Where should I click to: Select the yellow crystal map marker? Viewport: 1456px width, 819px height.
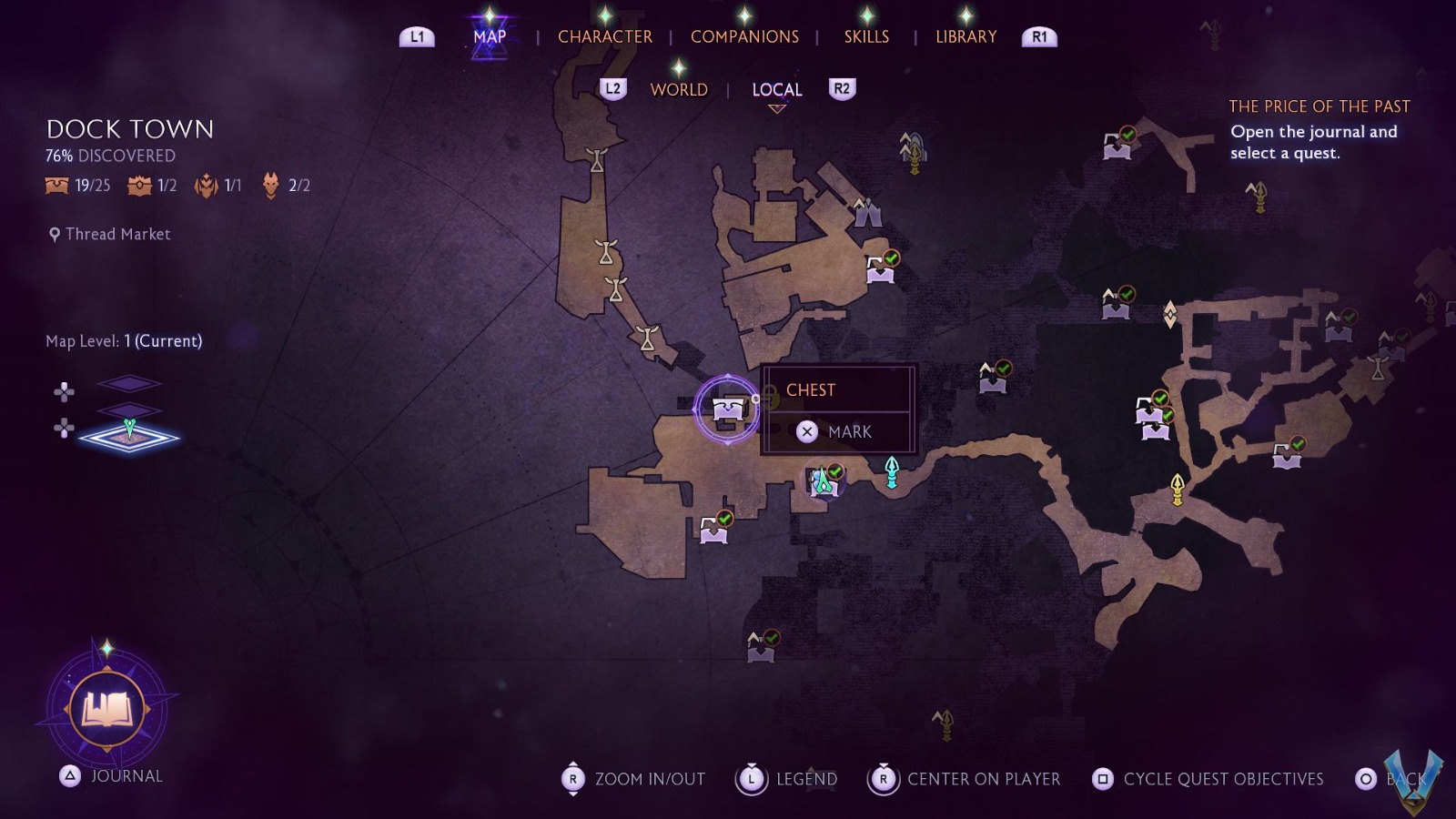1177,489
